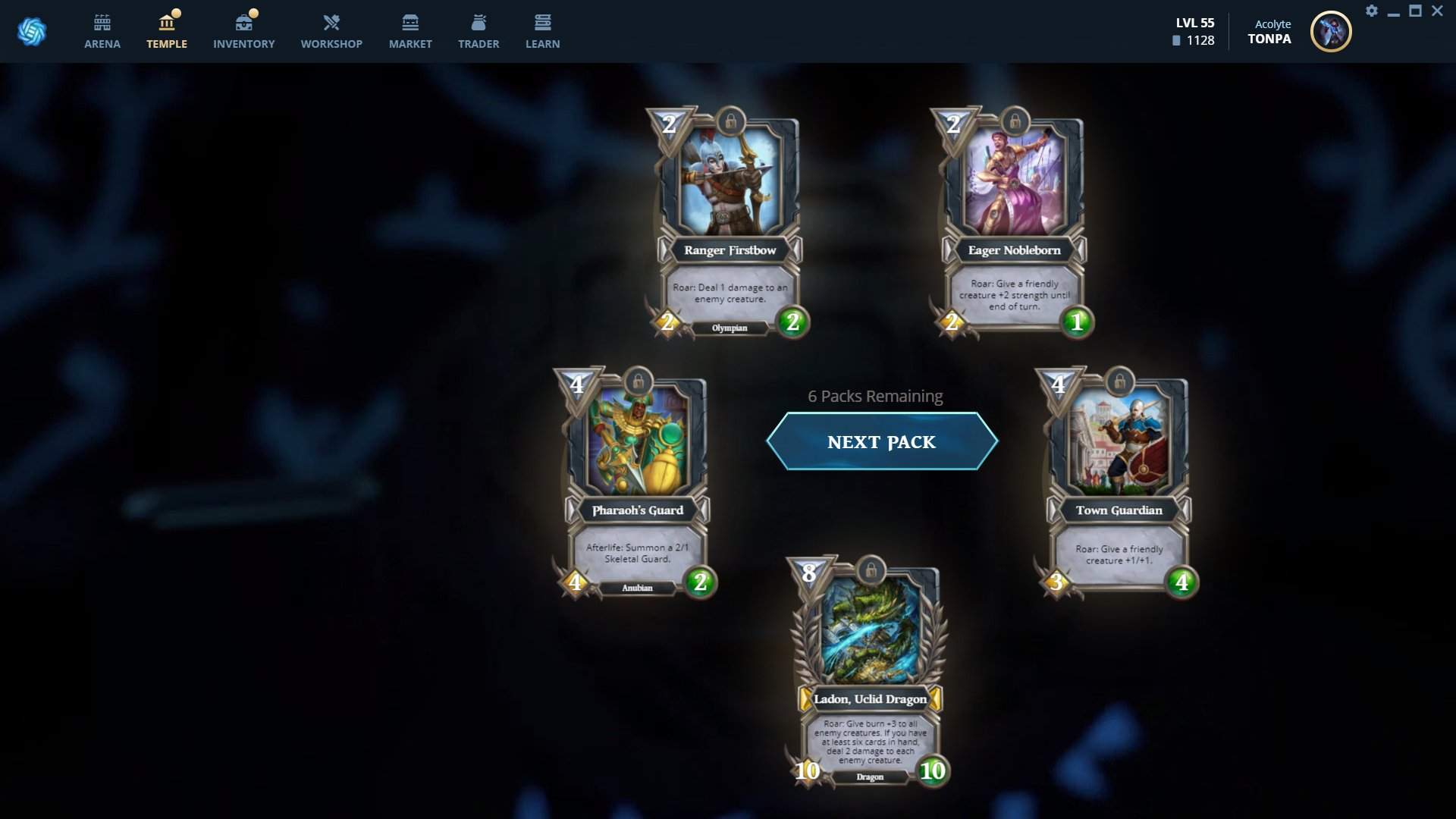The width and height of the screenshot is (1456, 819).
Task: Show the Learn section
Action: [543, 32]
